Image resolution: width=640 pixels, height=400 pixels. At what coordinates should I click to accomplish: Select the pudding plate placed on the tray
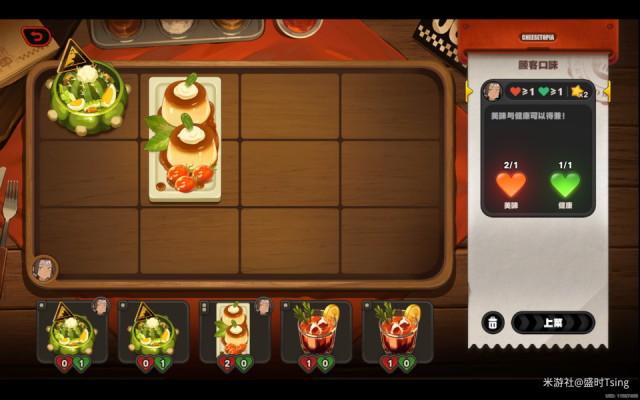pos(185,138)
